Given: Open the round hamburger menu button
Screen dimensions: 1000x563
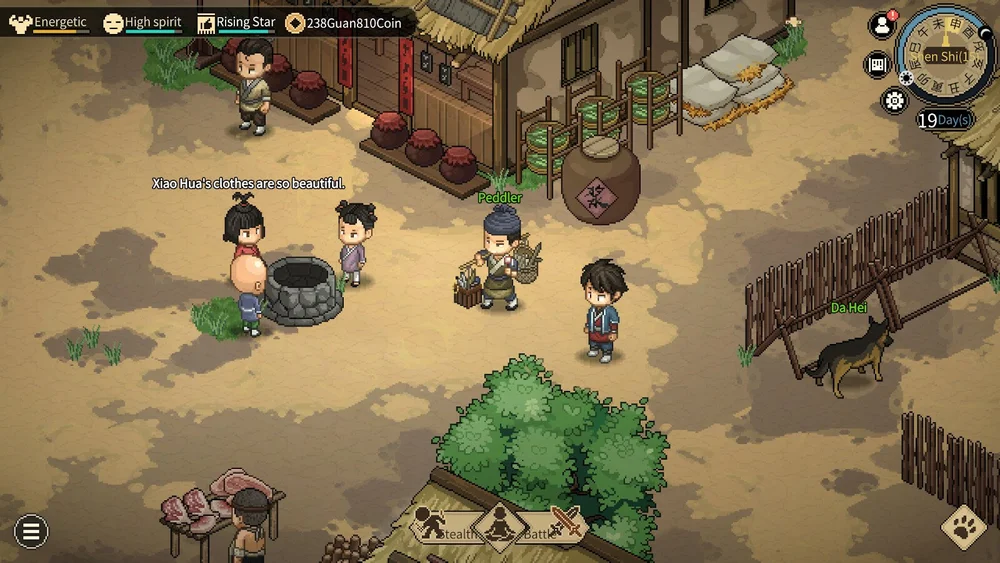Looking at the screenshot, I should click(x=30, y=531).
